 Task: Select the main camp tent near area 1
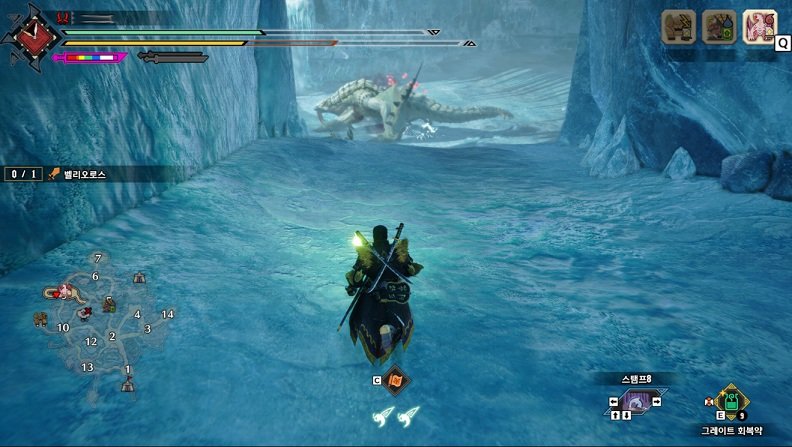(x=128, y=384)
